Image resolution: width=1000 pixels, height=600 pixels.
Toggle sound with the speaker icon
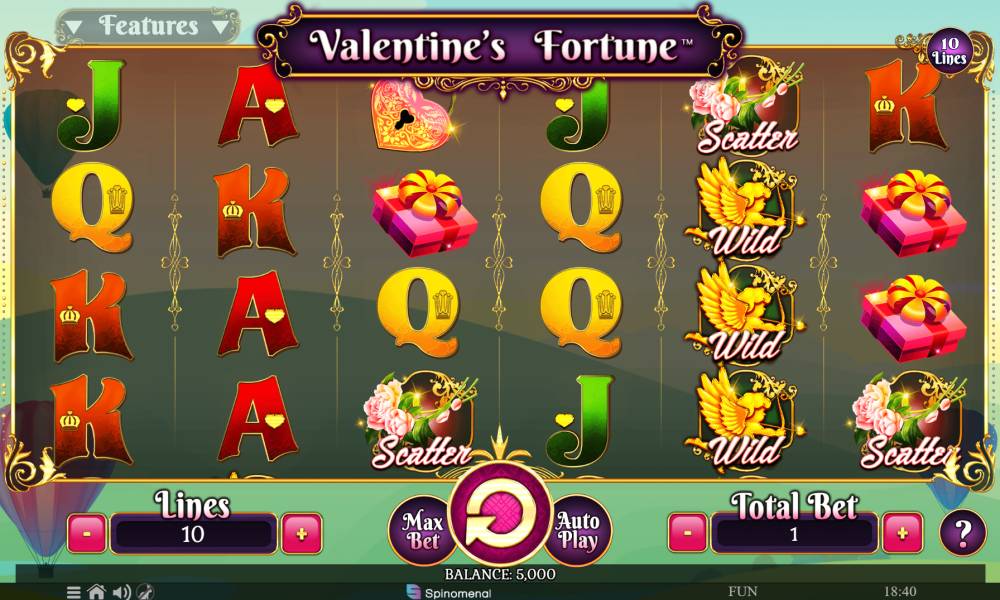point(122,592)
